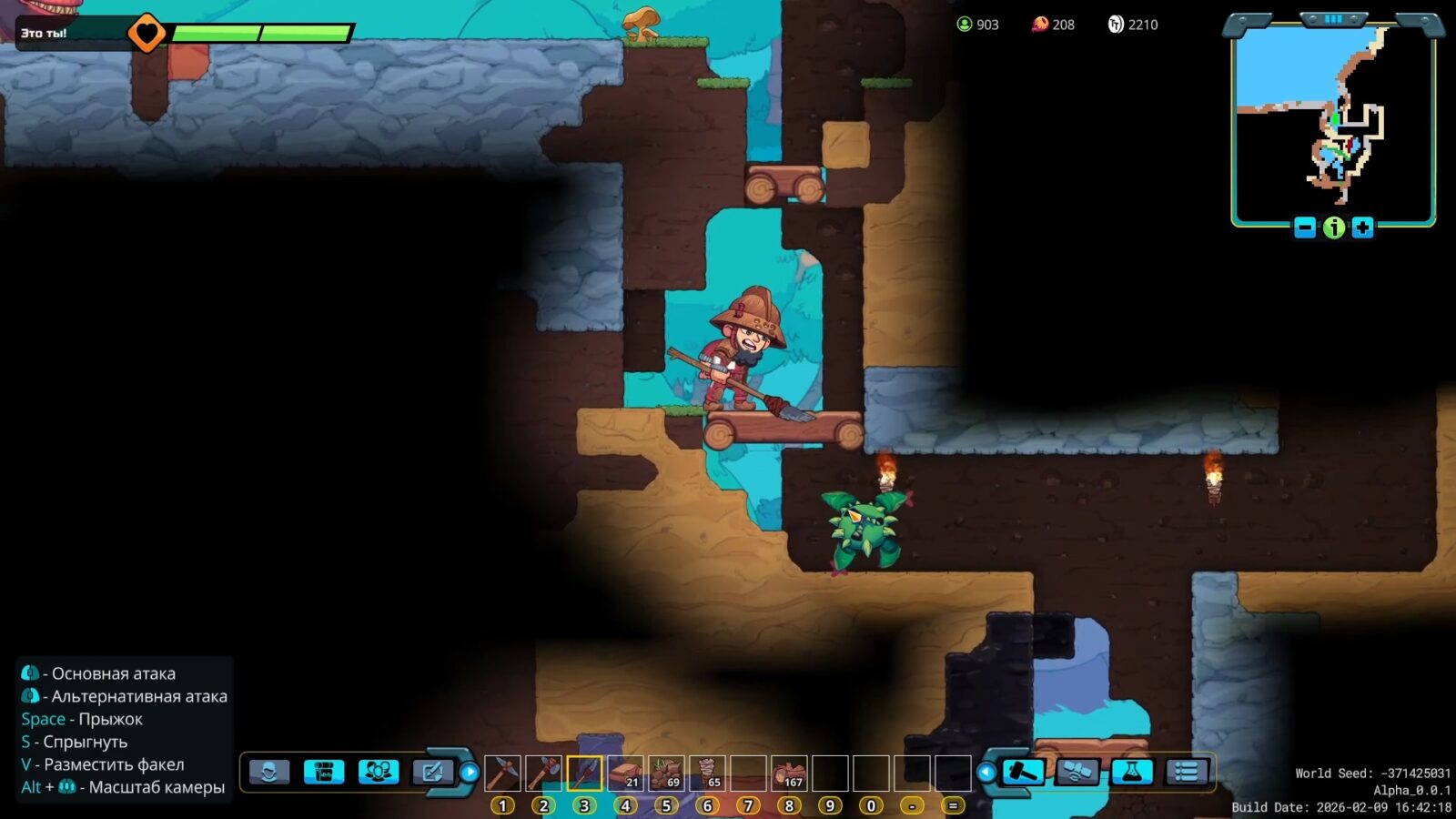1456x819 pixels.
Task: Open the hammer build menu
Action: coord(1023,773)
